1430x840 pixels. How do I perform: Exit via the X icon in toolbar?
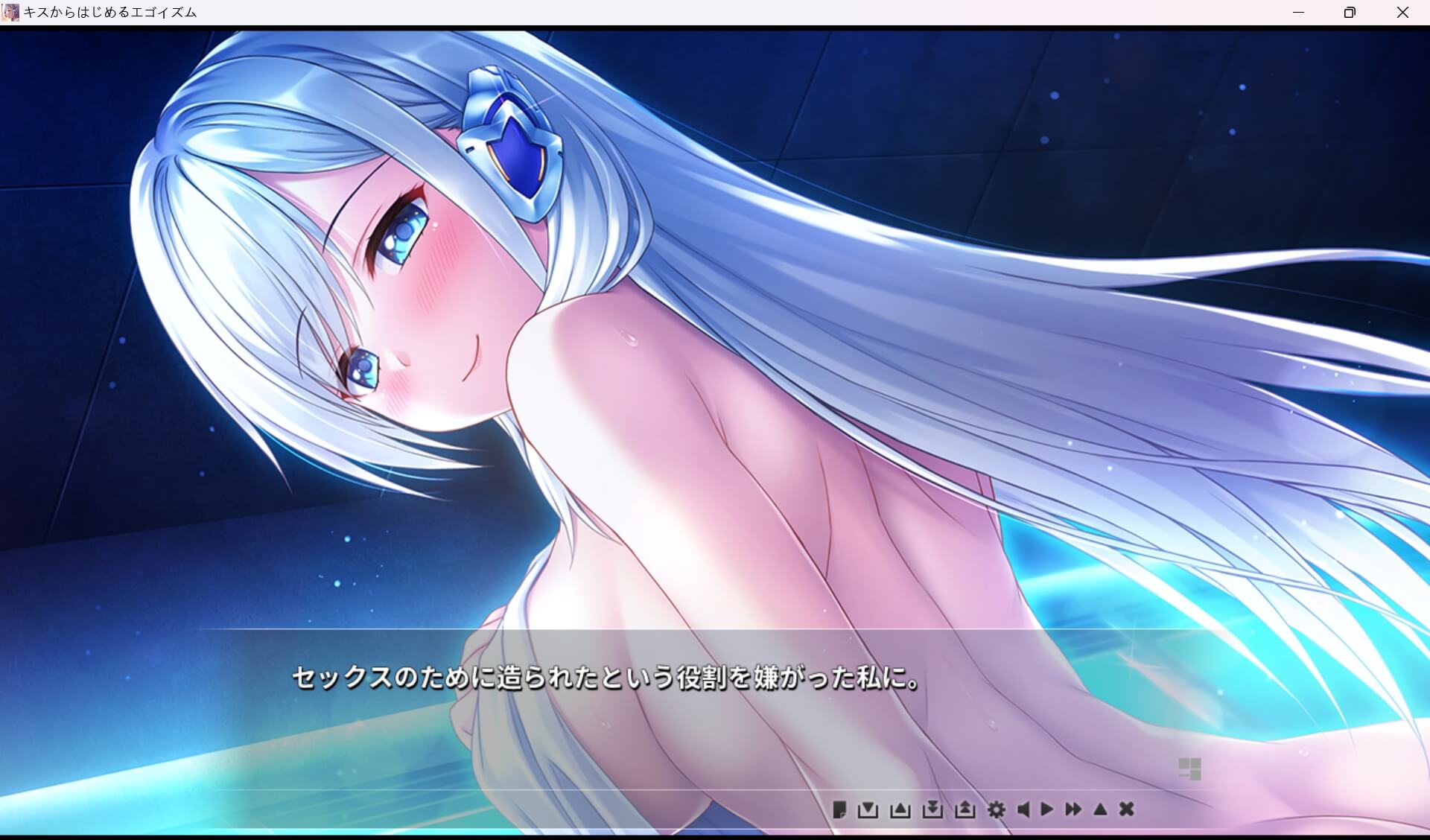coord(1126,809)
